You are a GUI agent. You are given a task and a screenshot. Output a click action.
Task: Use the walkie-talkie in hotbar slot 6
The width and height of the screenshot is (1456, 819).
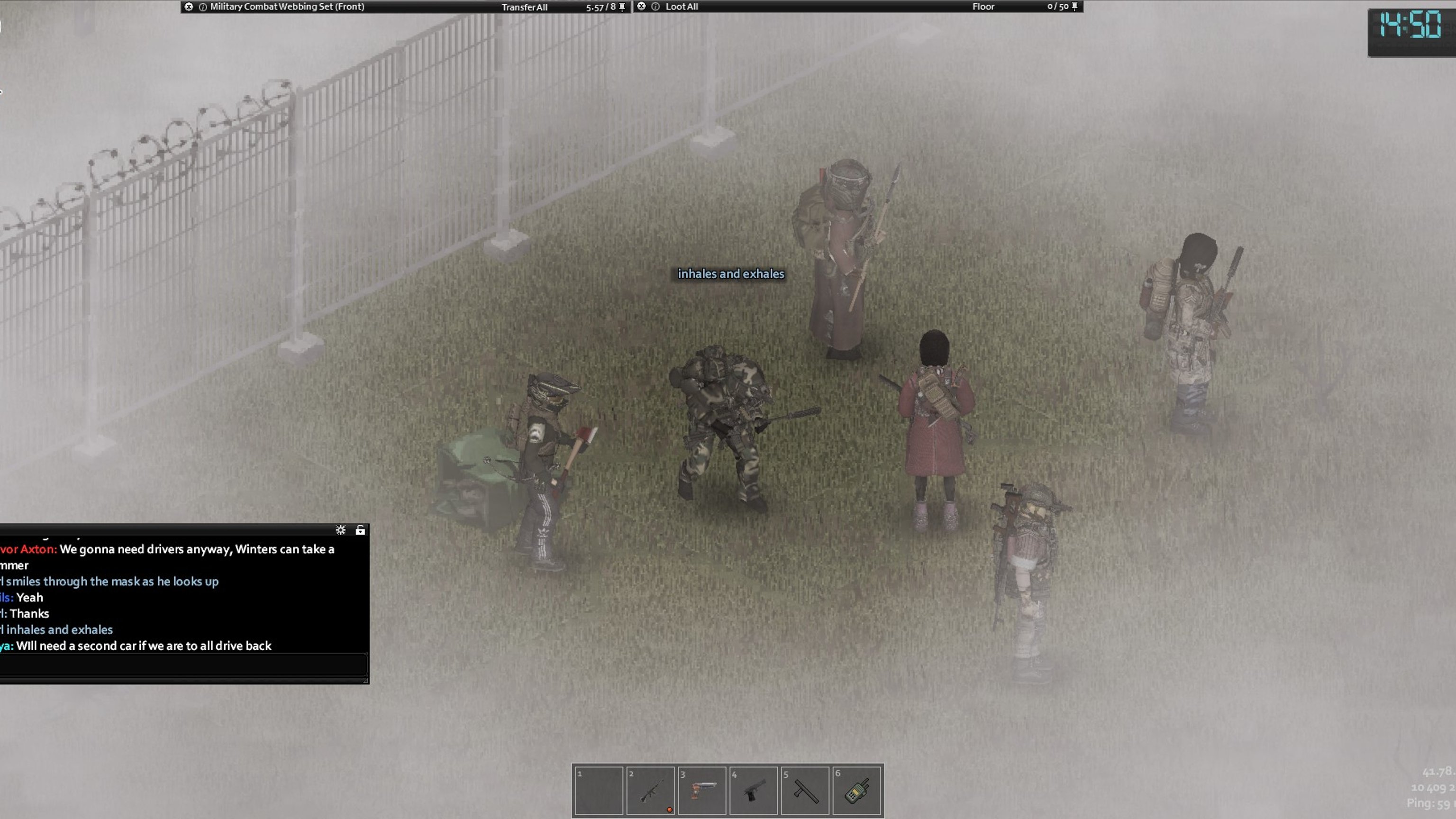(856, 790)
